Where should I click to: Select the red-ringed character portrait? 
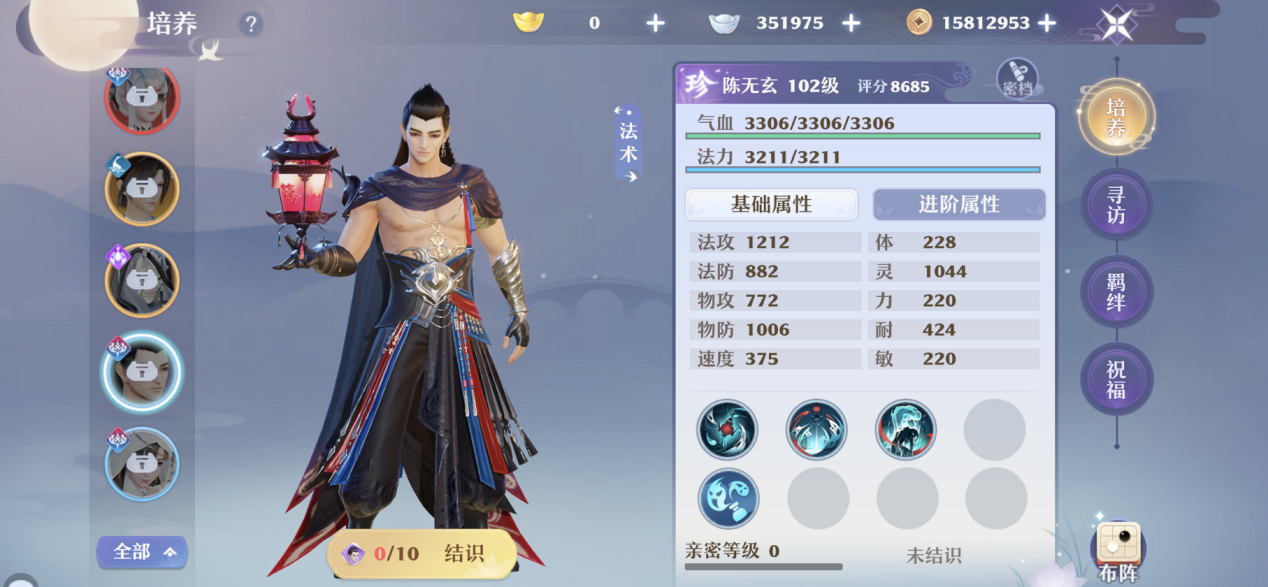[142, 98]
